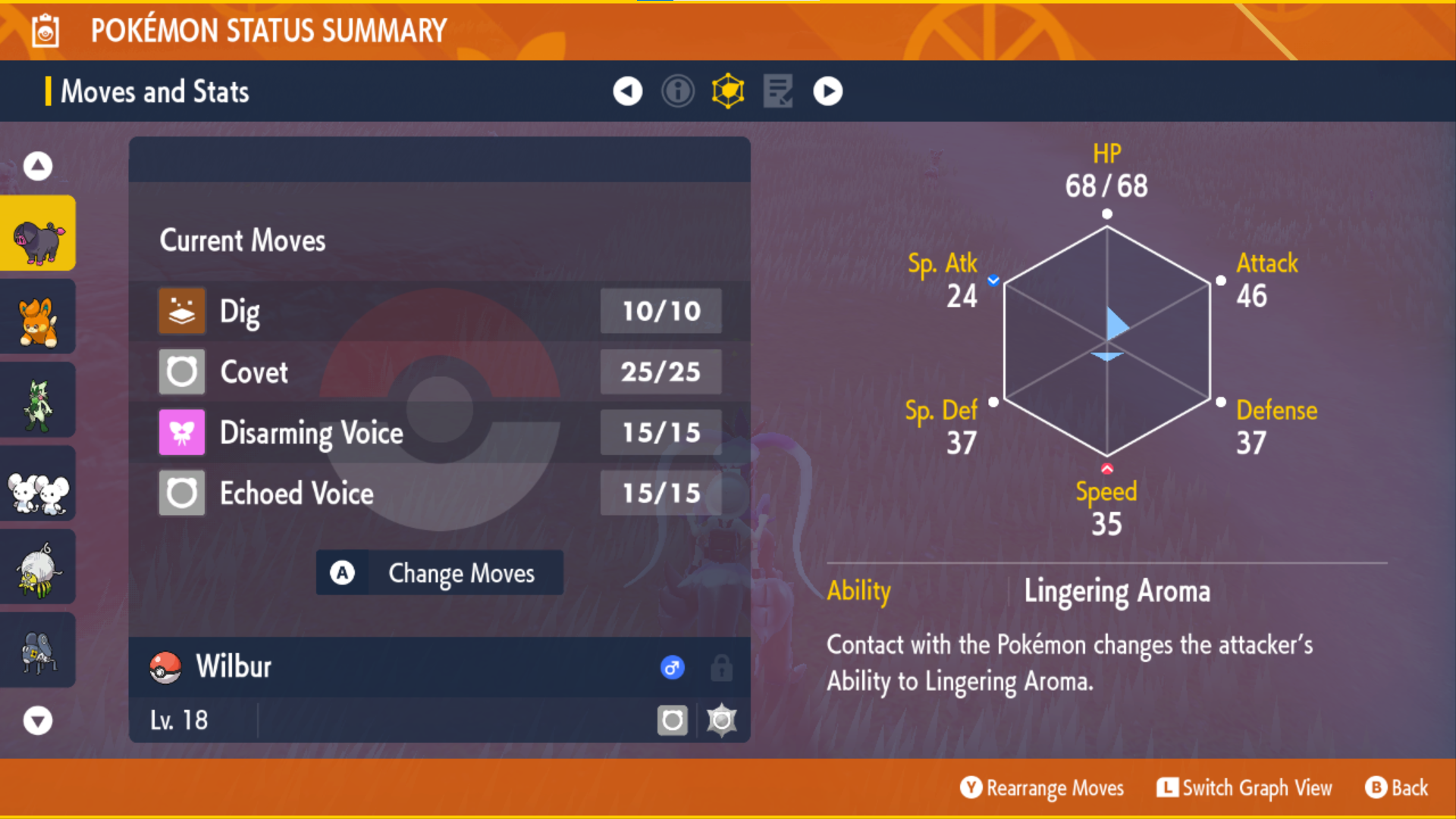This screenshot has height=819, width=1456.
Task: Select Lechonk in the party list
Action: 38,234
